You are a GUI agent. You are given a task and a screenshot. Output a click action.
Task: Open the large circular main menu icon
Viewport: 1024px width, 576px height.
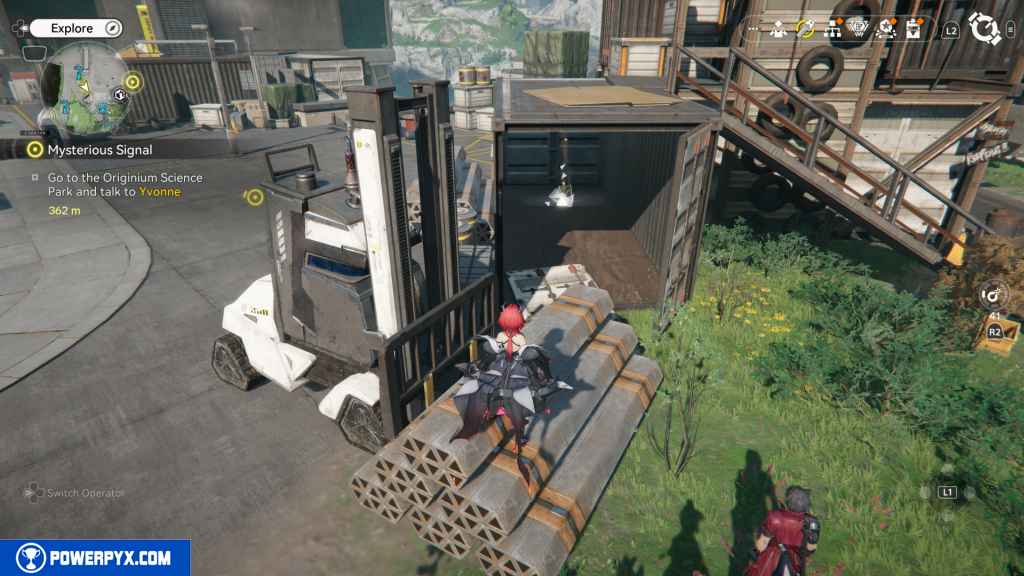[x=985, y=28]
